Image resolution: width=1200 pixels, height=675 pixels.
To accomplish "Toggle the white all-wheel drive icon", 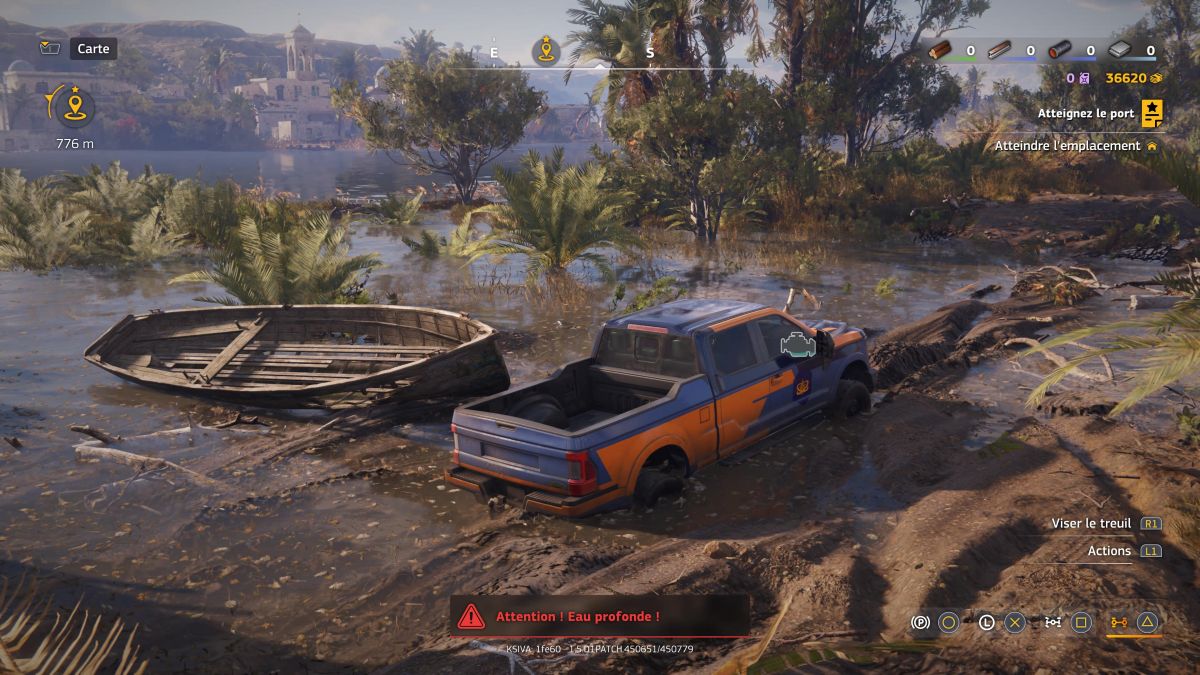I will coord(1052,622).
